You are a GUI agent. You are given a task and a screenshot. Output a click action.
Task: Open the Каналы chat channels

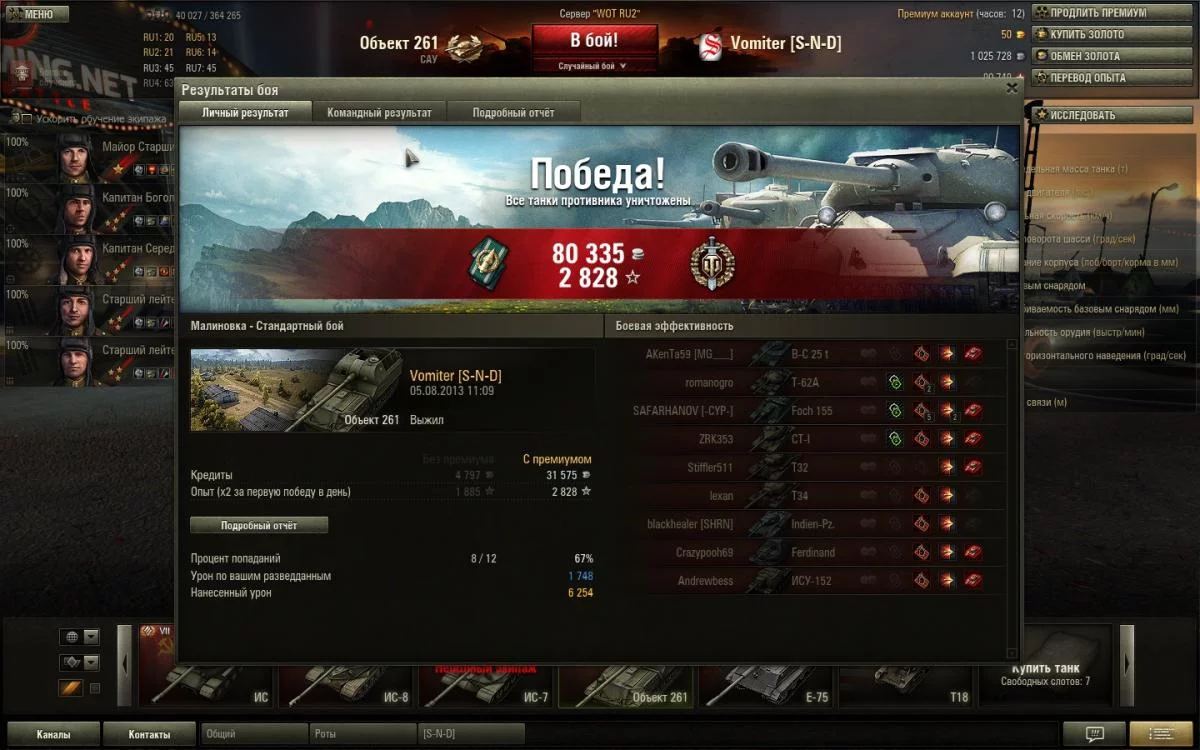(53, 735)
